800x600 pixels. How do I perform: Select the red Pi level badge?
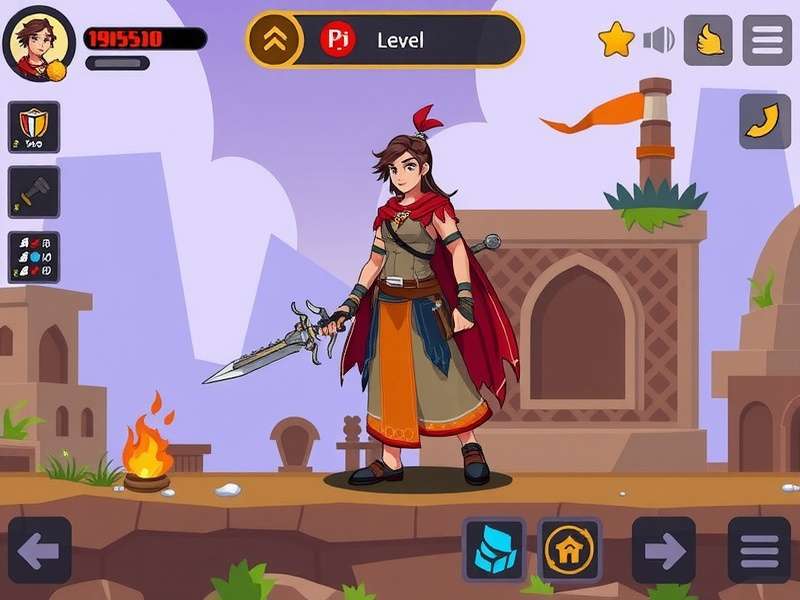337,40
